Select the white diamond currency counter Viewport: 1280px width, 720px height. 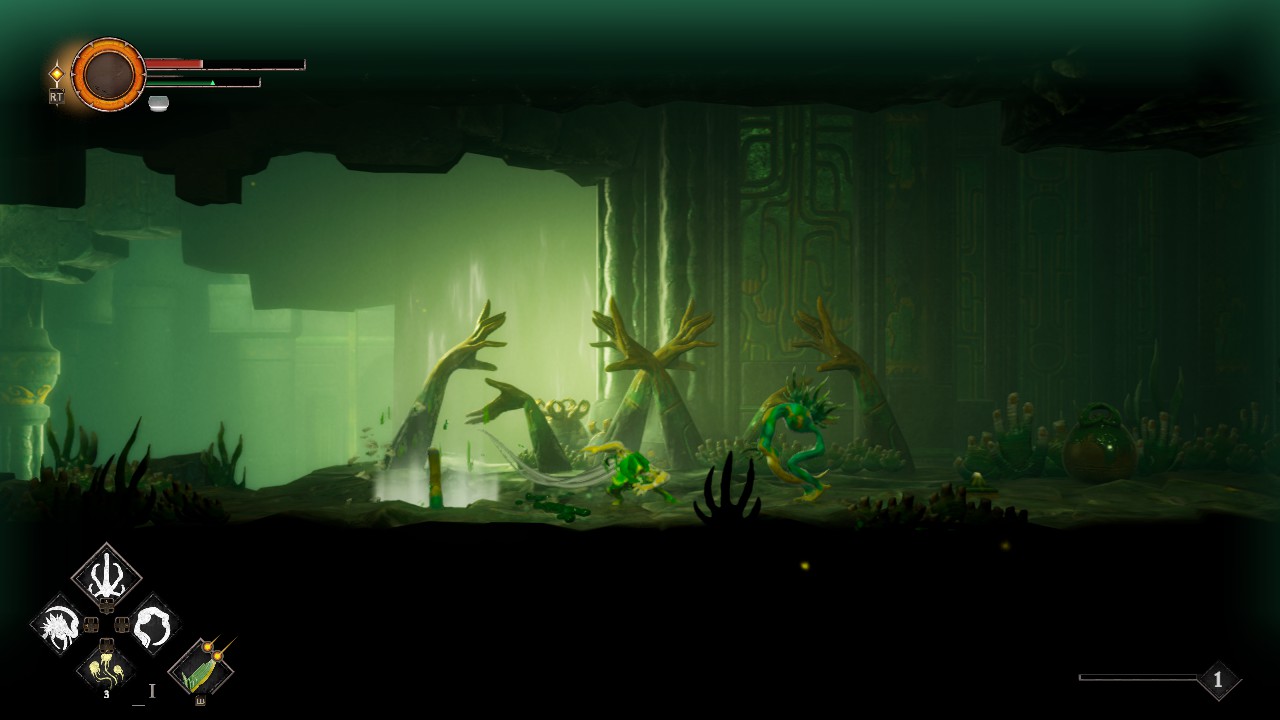coord(1217,680)
